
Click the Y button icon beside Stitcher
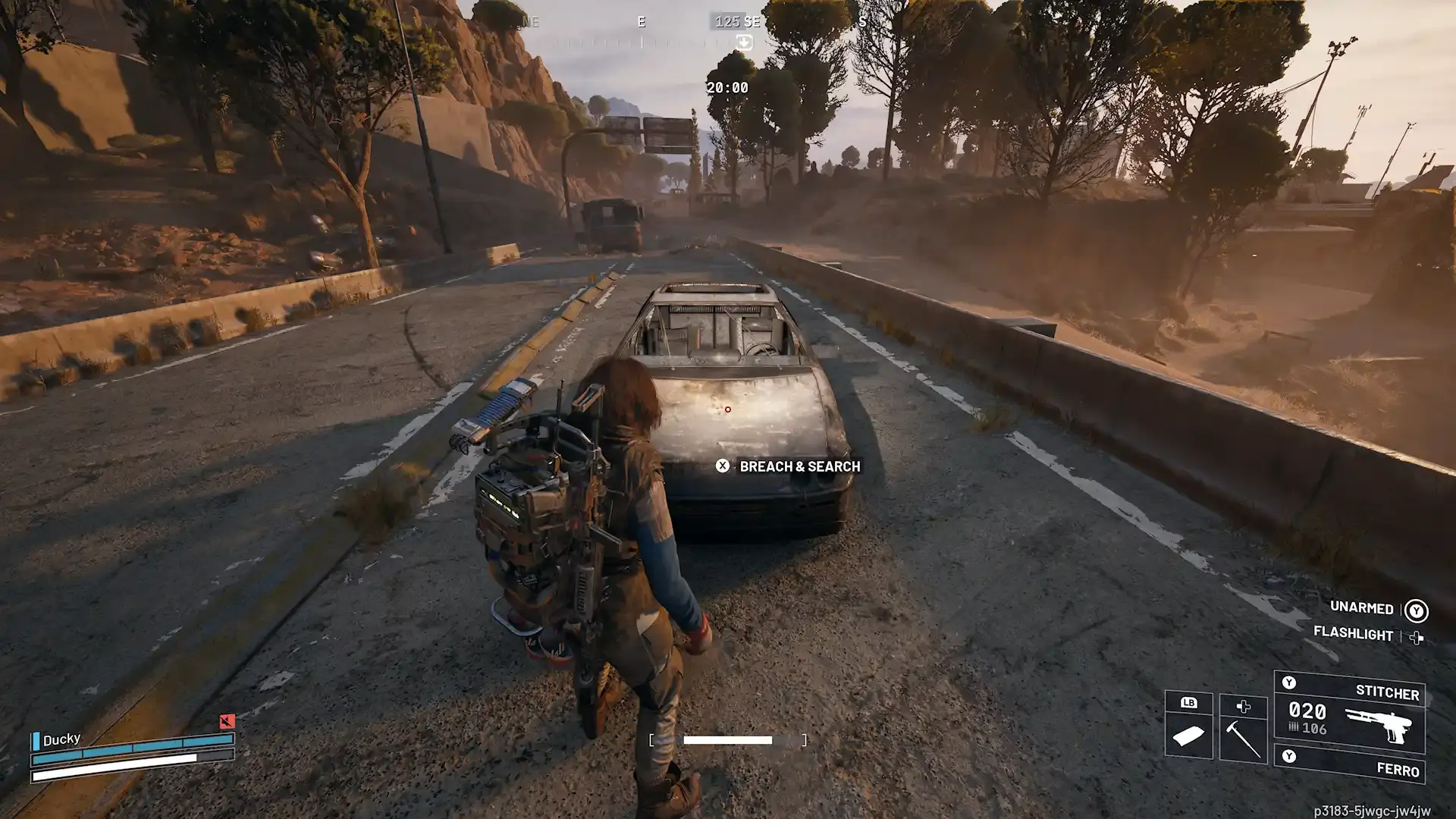pos(1289,682)
